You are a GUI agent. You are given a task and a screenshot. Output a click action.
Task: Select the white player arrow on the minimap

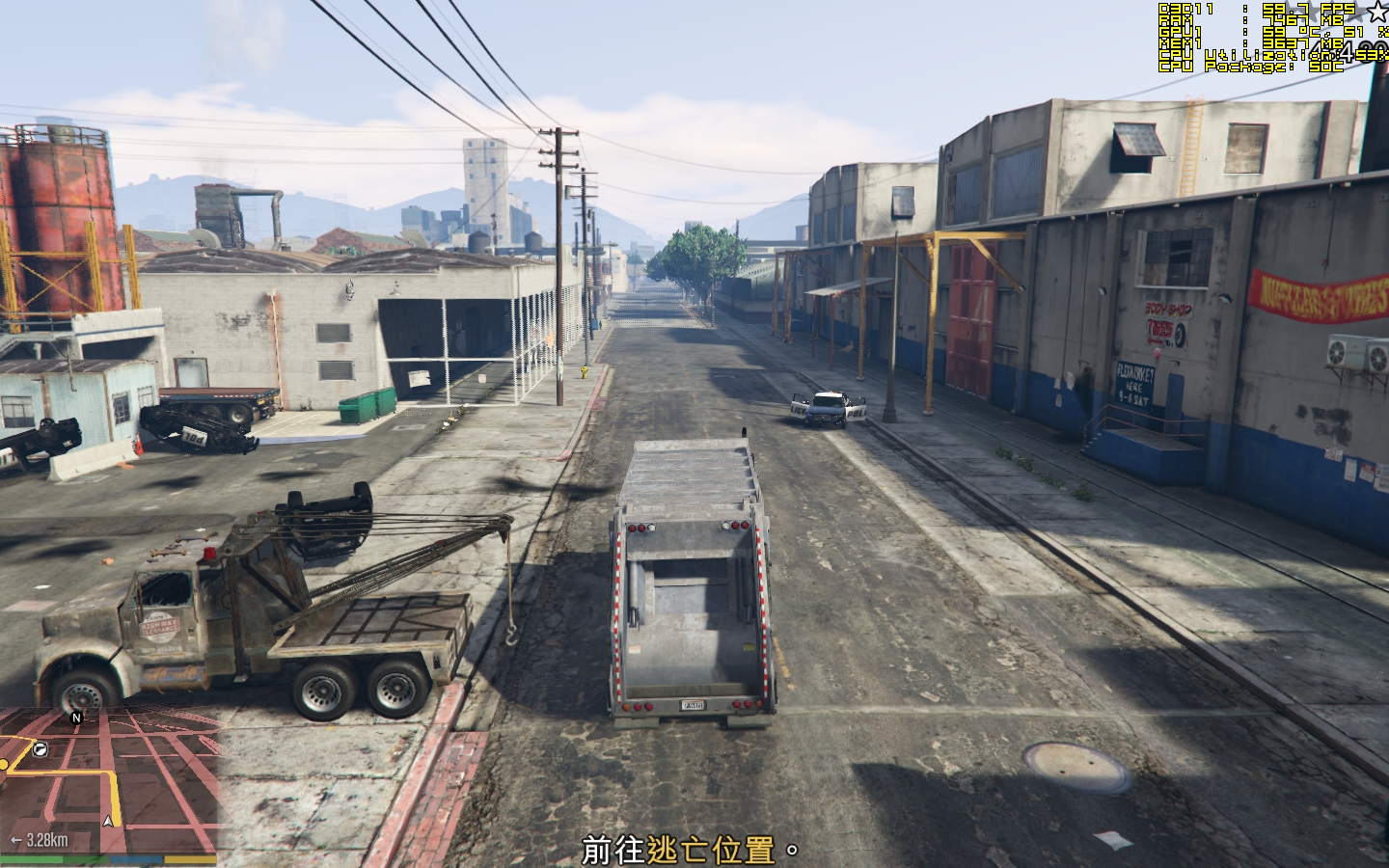108,821
